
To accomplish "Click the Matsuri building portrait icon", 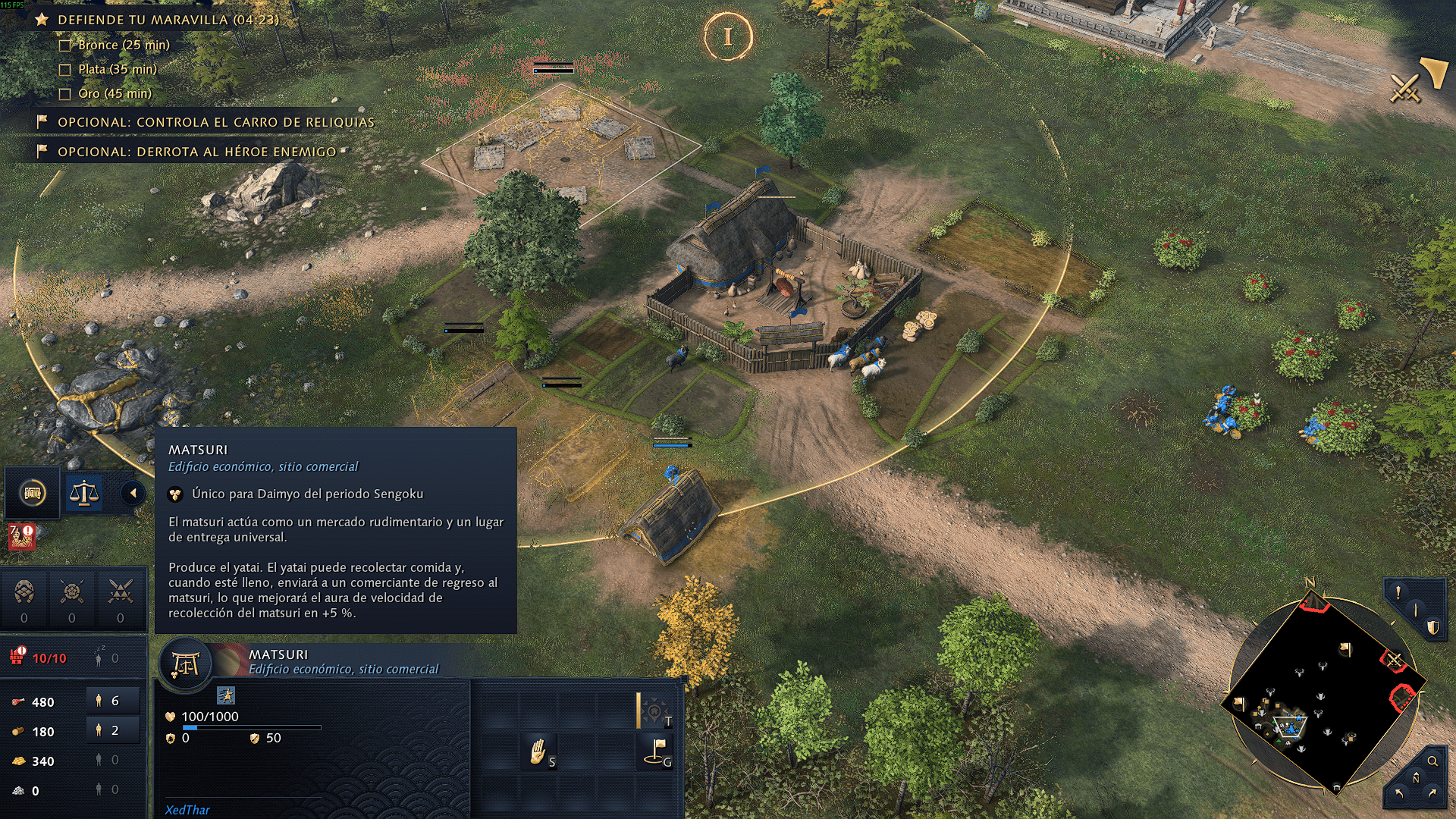I will coord(185,665).
